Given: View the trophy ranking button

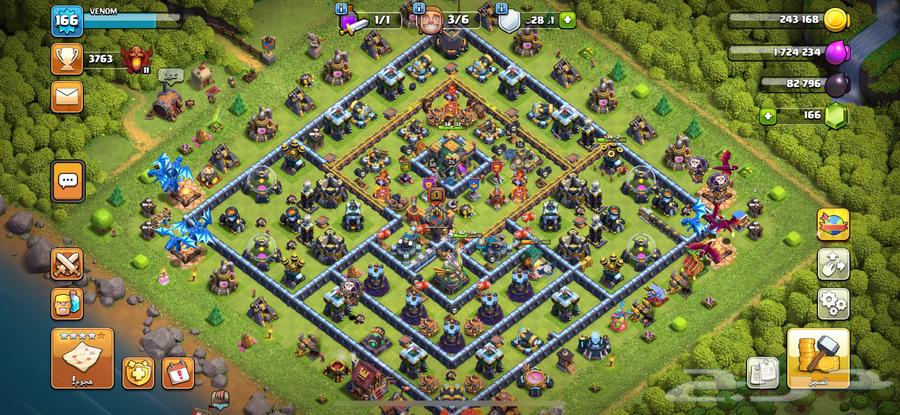Looking at the screenshot, I should 67,58.
